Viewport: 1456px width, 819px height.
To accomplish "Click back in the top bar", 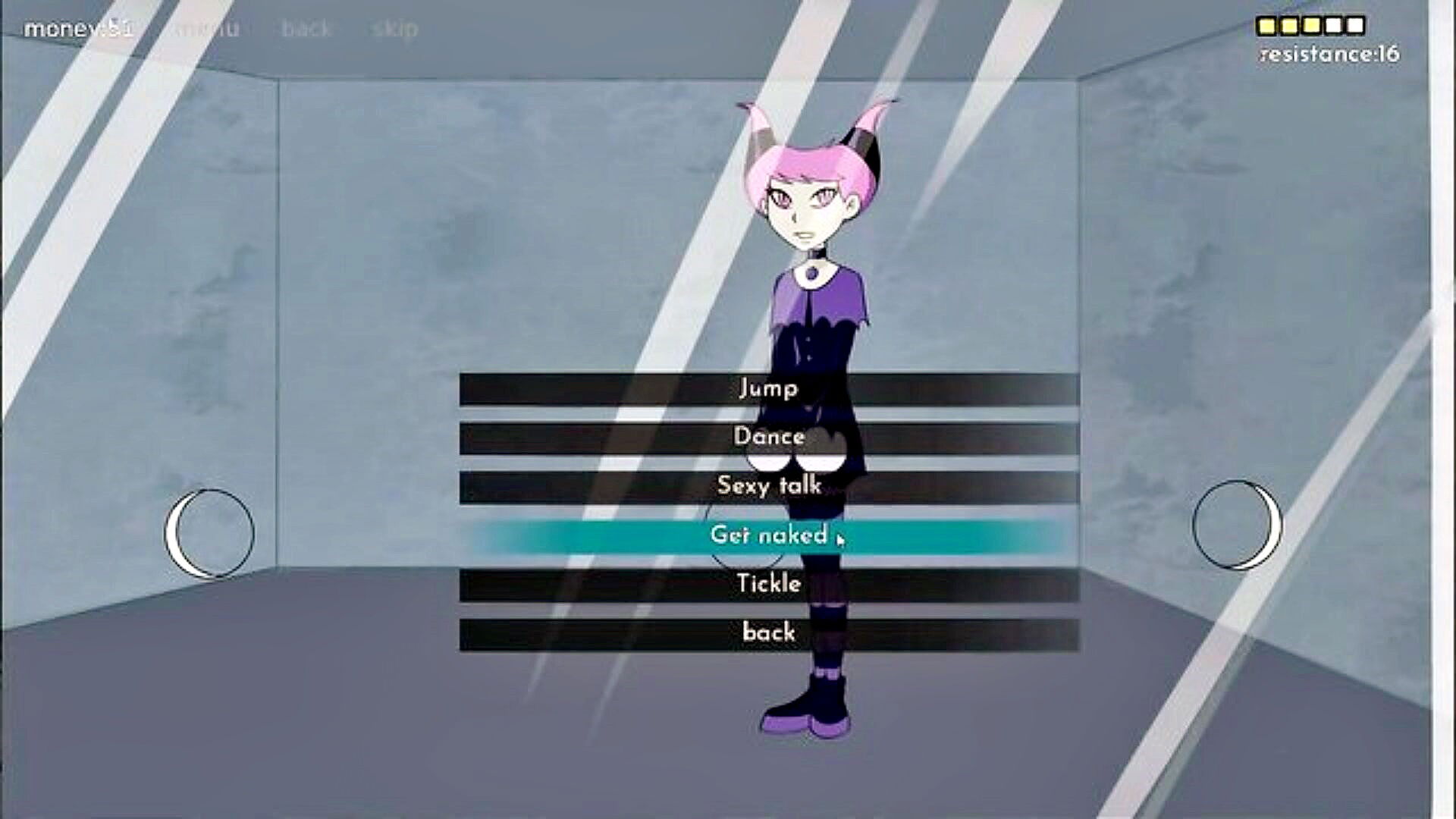I will click(x=306, y=29).
